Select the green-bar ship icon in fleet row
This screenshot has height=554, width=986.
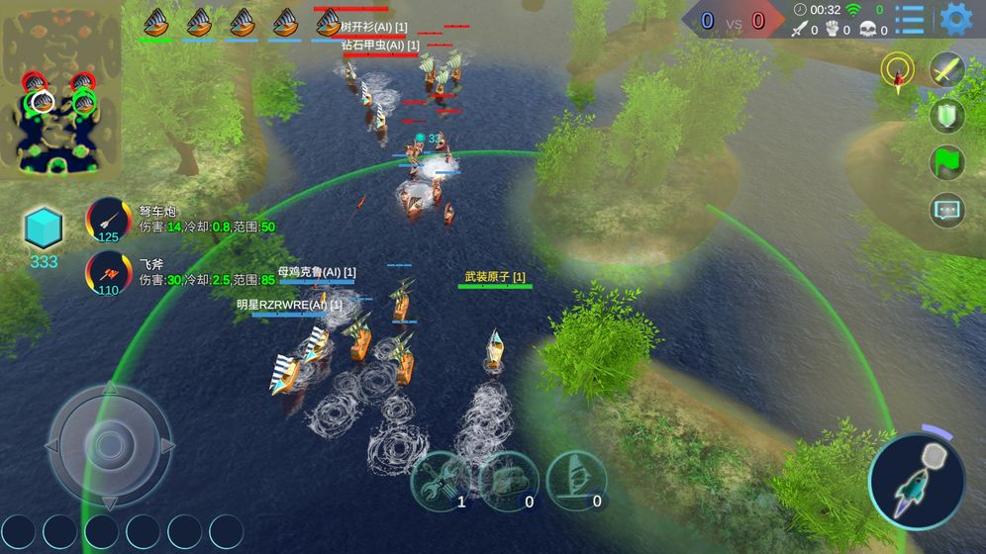click(x=155, y=22)
